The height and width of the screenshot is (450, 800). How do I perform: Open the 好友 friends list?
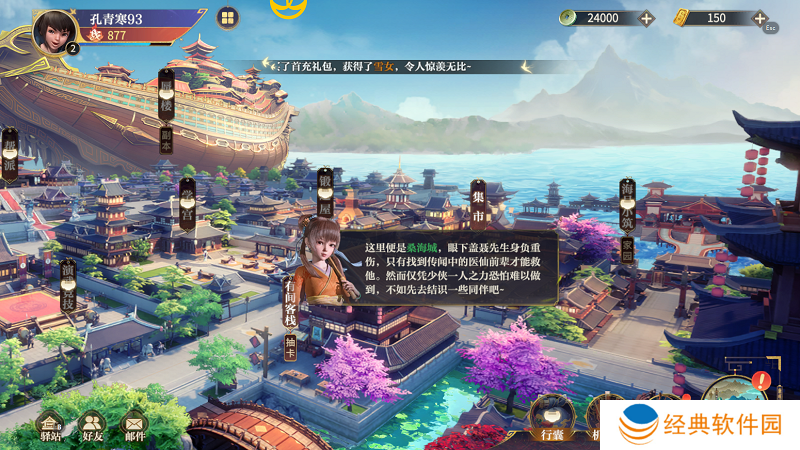[x=92, y=427]
